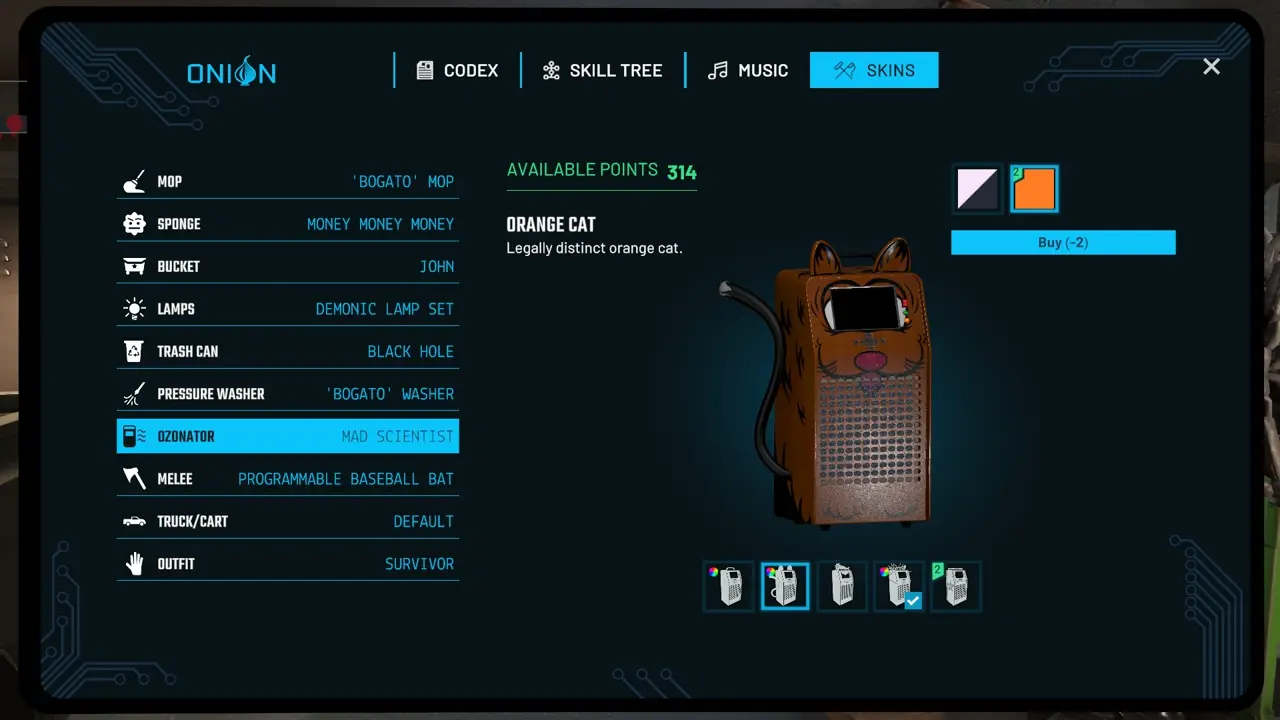Select the Truck/Cart category icon
Image resolution: width=1280 pixels, height=720 pixels.
click(134, 521)
